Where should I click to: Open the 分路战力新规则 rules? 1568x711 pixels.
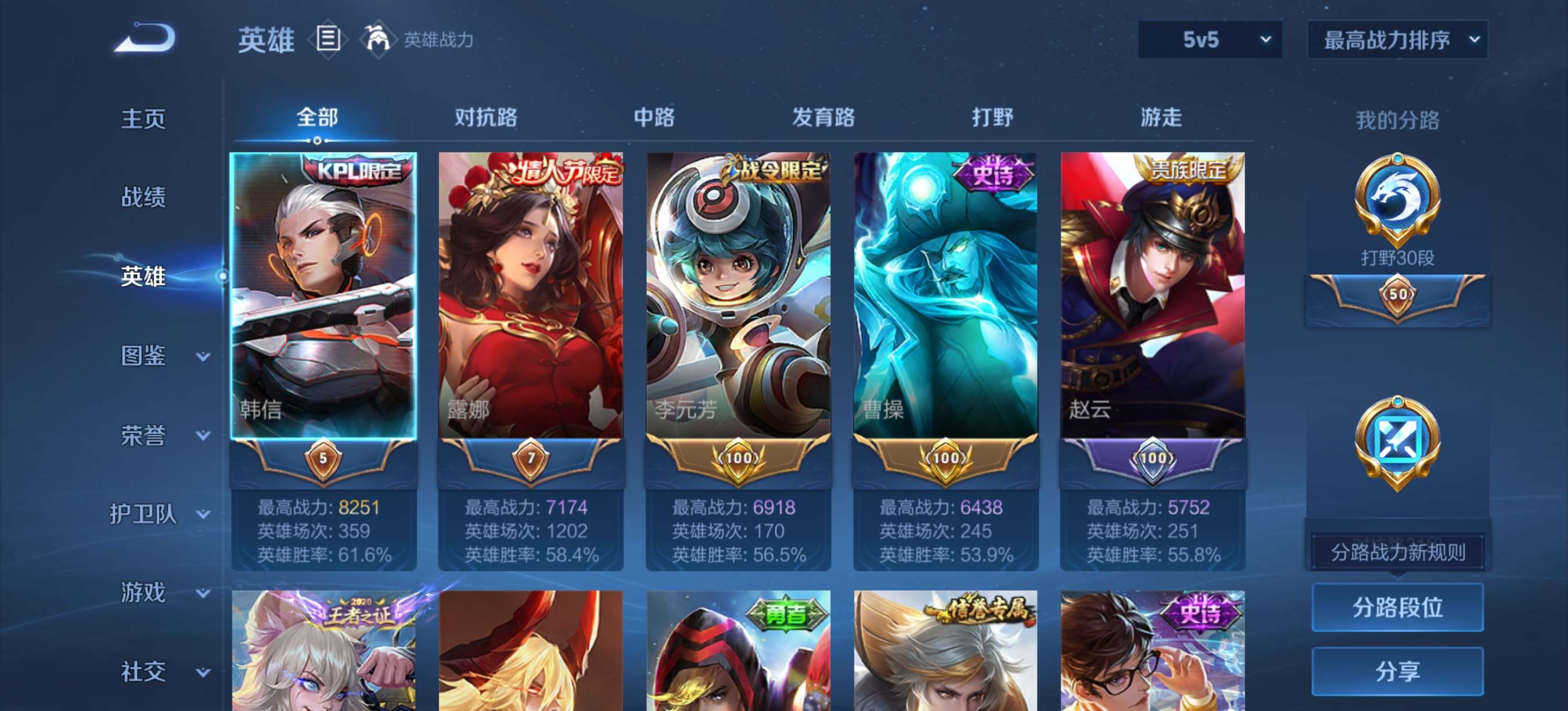[x=1397, y=552]
